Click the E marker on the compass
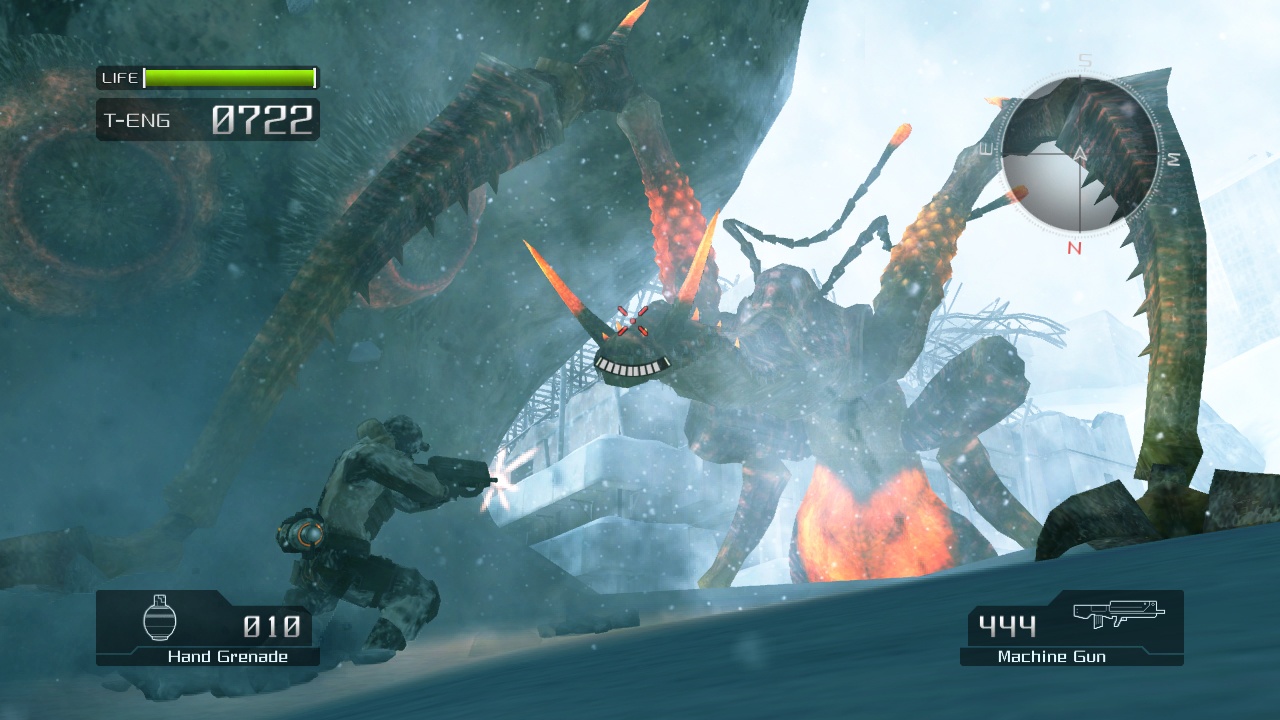 point(986,149)
